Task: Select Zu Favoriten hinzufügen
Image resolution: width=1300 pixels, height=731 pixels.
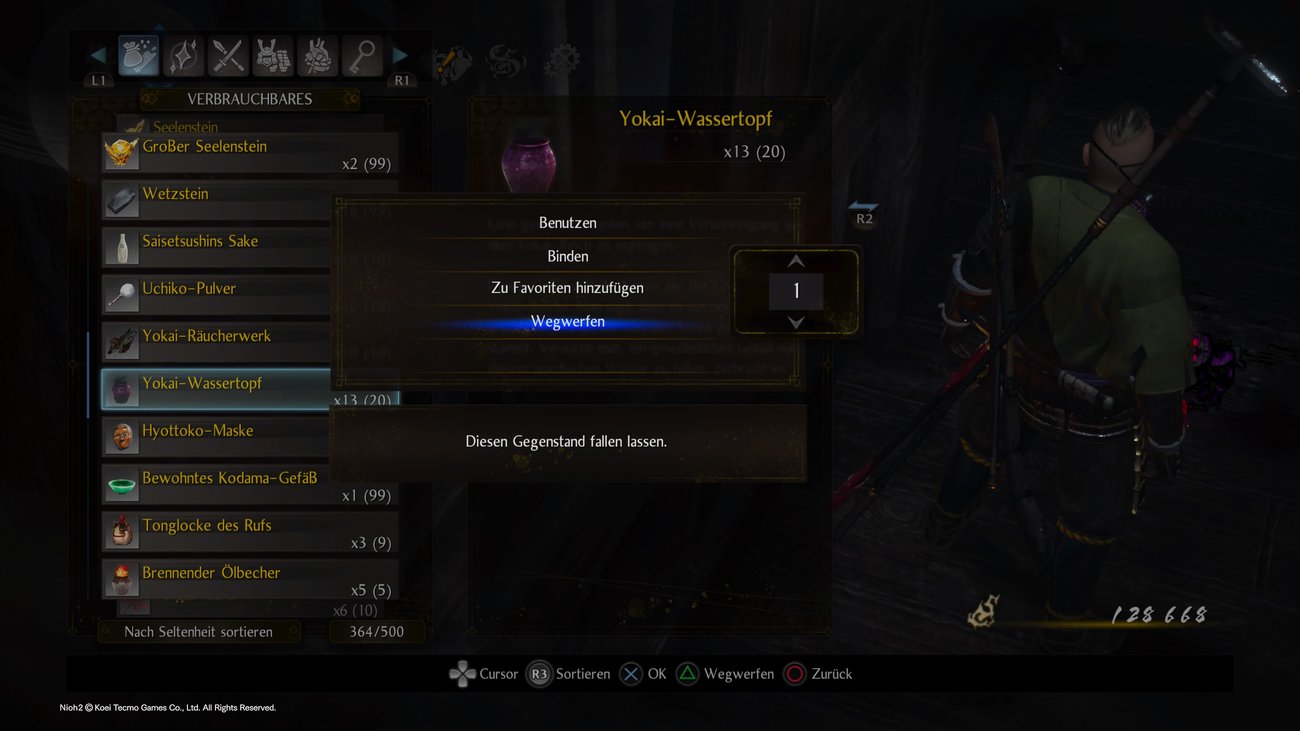Action: 567,287
